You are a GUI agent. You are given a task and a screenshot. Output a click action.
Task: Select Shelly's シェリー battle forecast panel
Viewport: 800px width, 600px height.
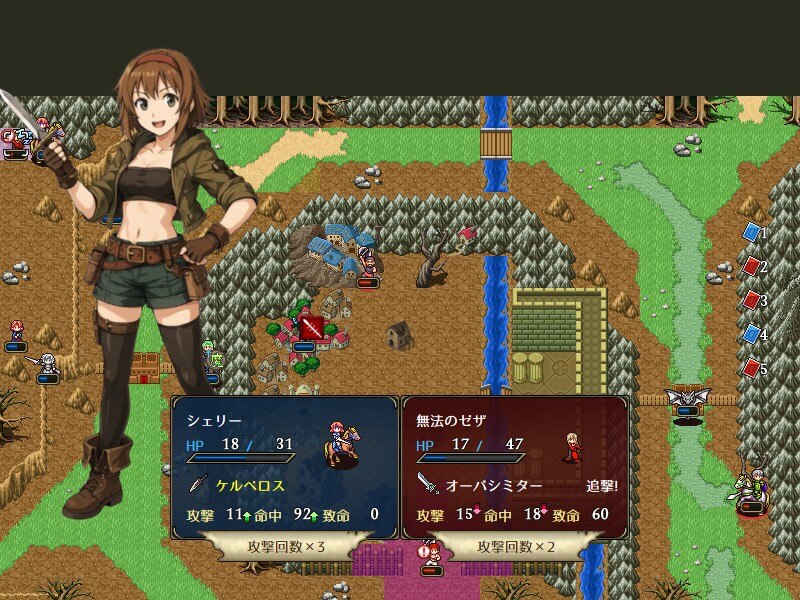(285, 466)
